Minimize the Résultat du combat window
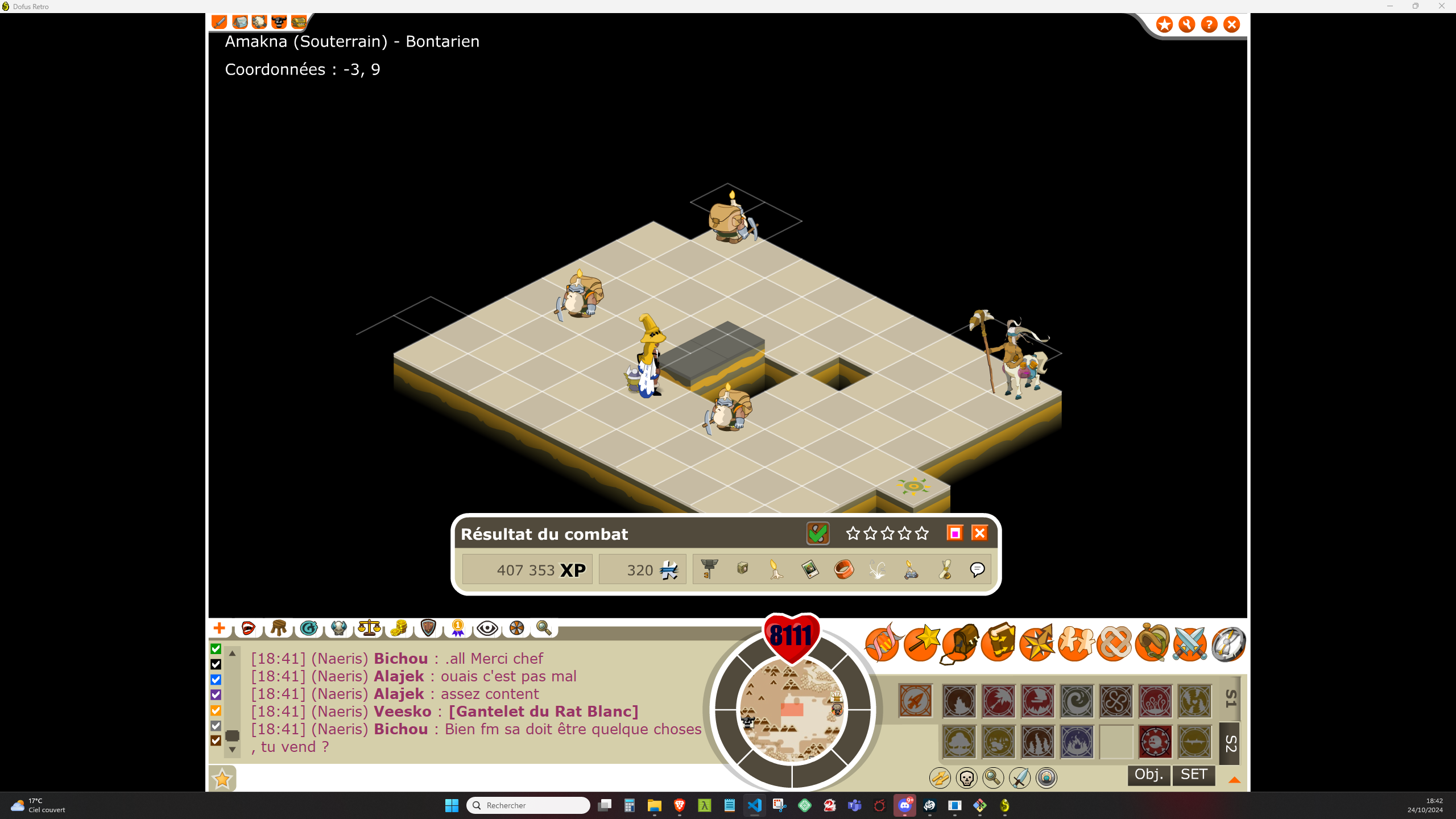The image size is (1456, 819). coord(955,533)
